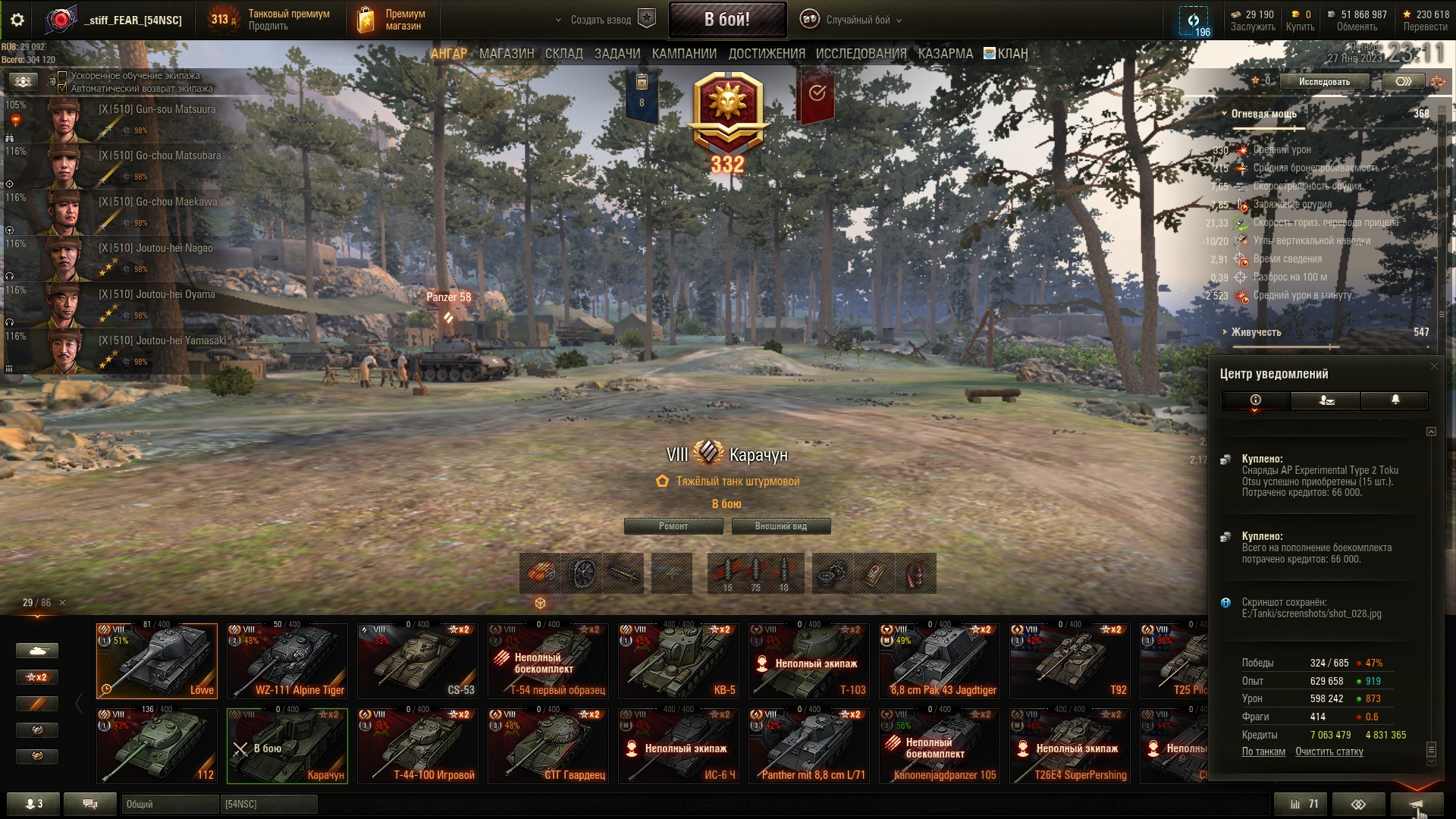This screenshot has height=819, width=1456.
Task: Switch to the МАГАЗИН tab
Action: [x=507, y=54]
